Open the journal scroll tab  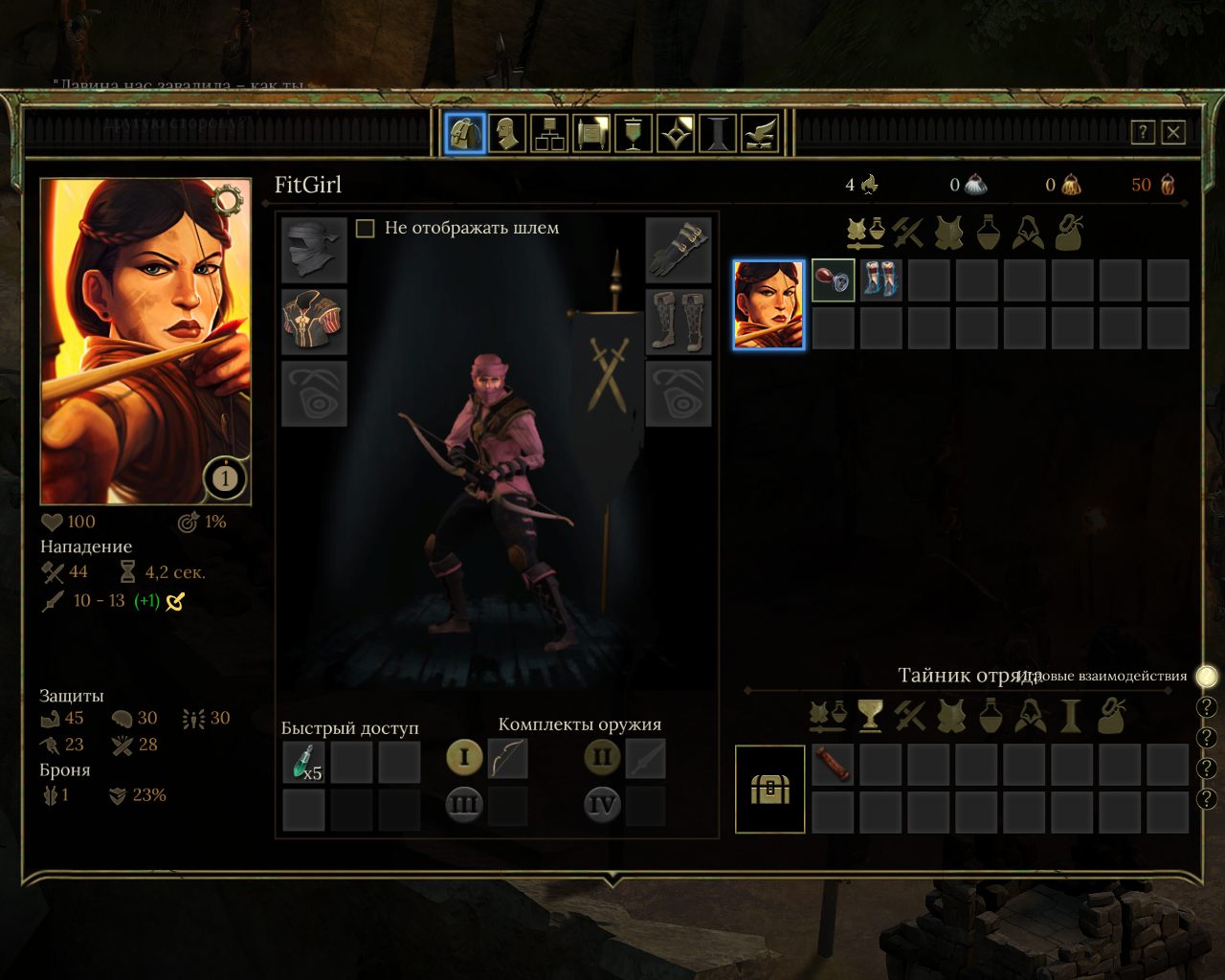pyautogui.click(x=591, y=134)
